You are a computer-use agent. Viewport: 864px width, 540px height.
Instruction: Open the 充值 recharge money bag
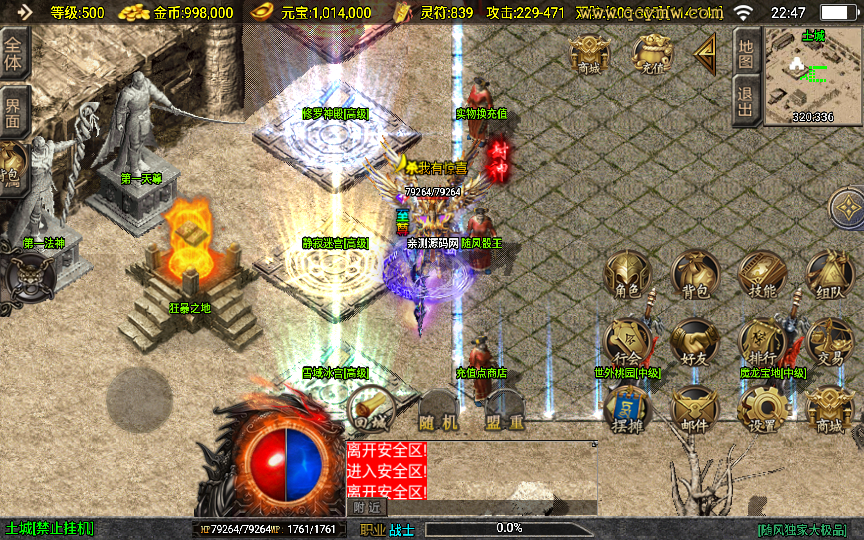pyautogui.click(x=651, y=53)
